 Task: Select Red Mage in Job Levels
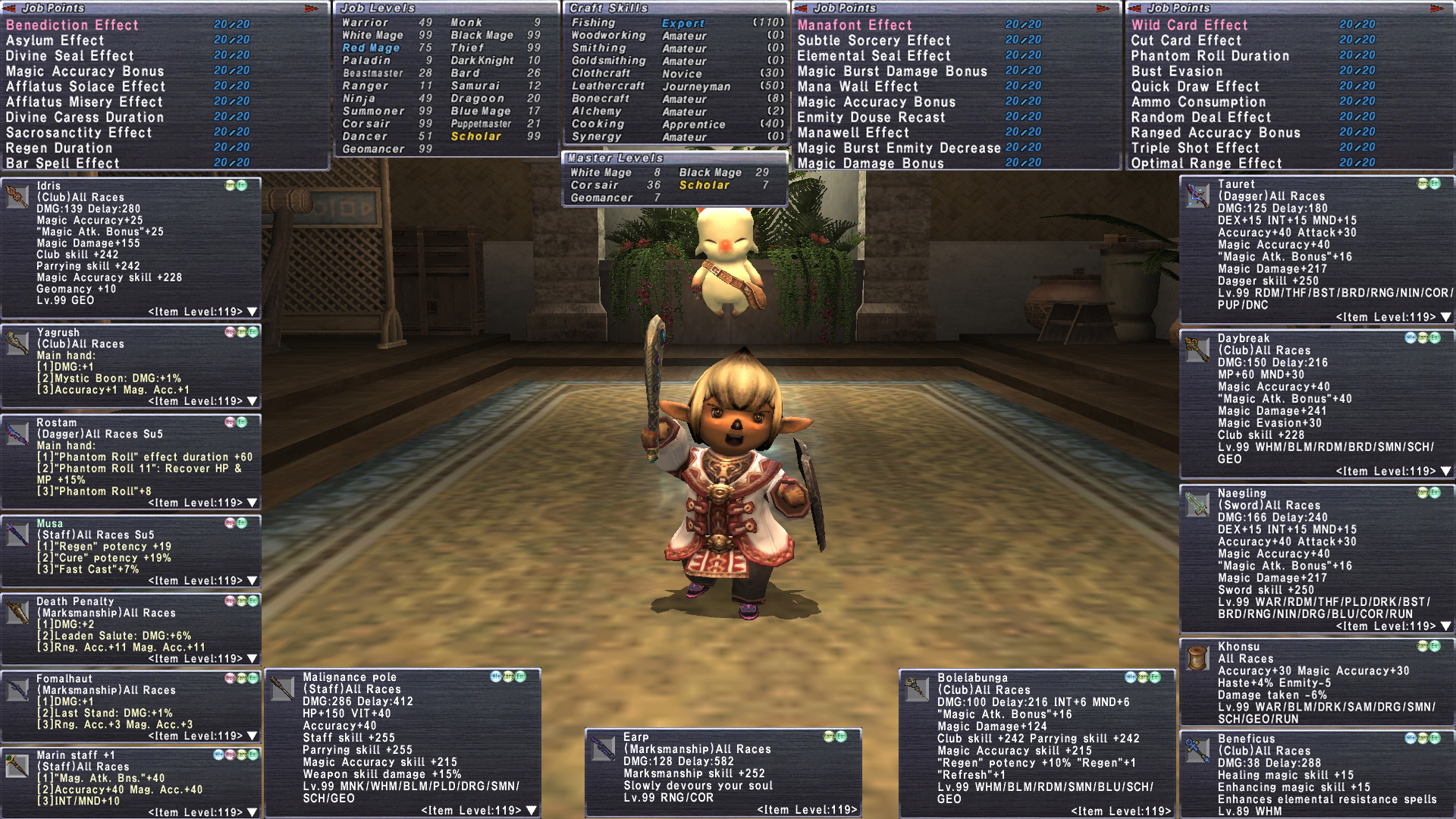[371, 48]
